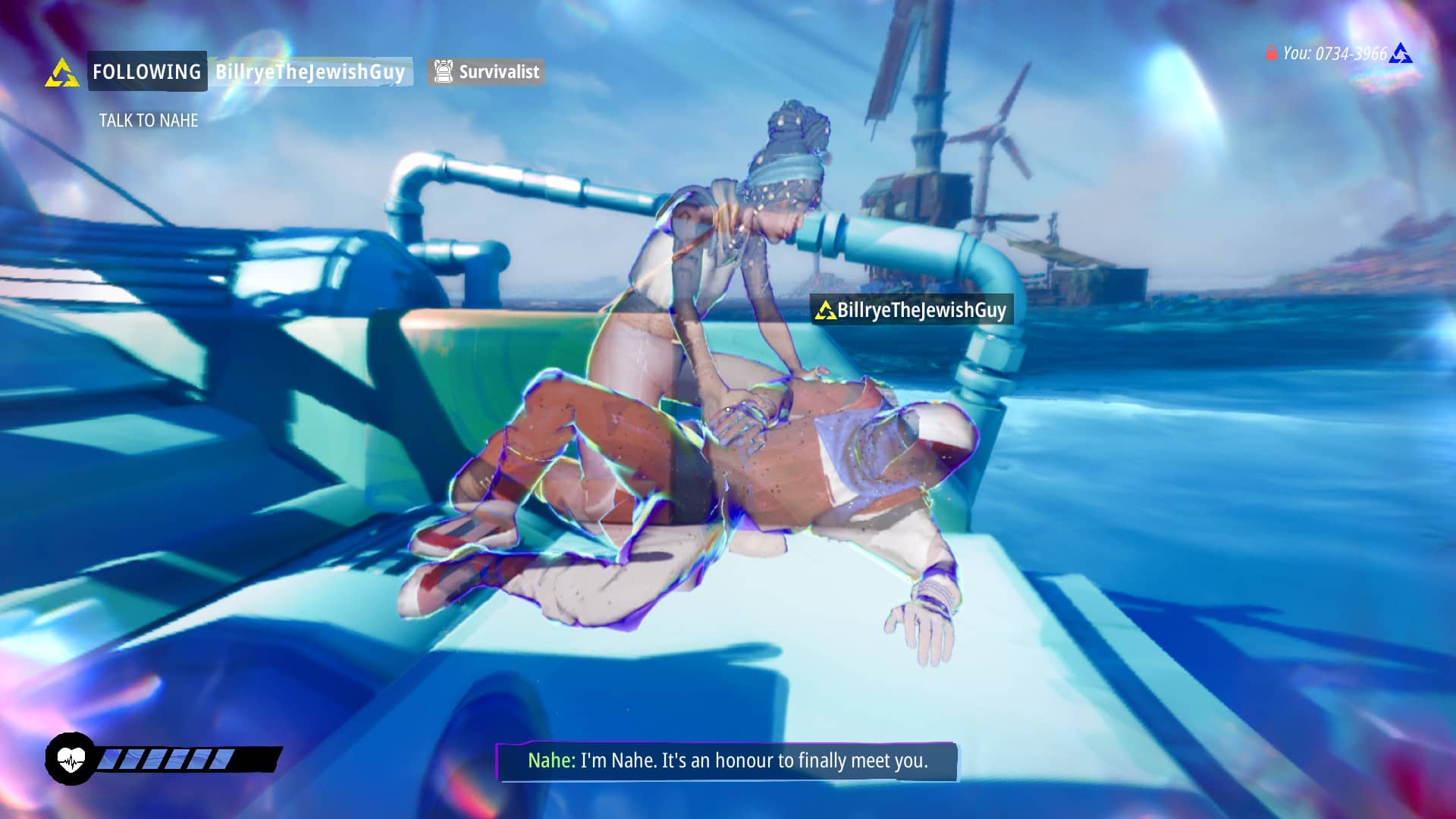This screenshot has width=1456, height=819.
Task: Click the heart pulse health icon
Action: point(71,758)
